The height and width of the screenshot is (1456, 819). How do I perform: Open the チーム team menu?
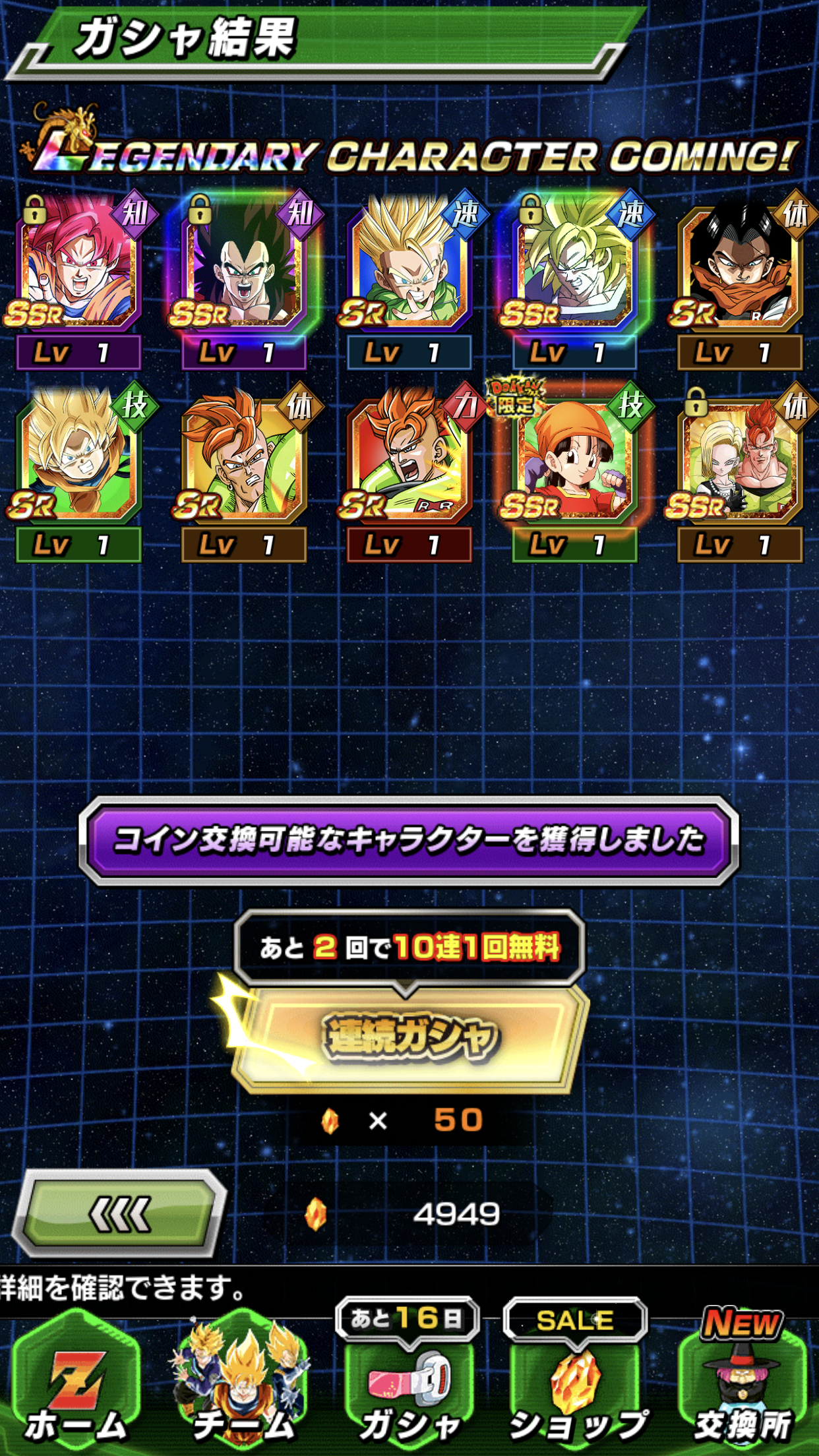coord(242,1385)
